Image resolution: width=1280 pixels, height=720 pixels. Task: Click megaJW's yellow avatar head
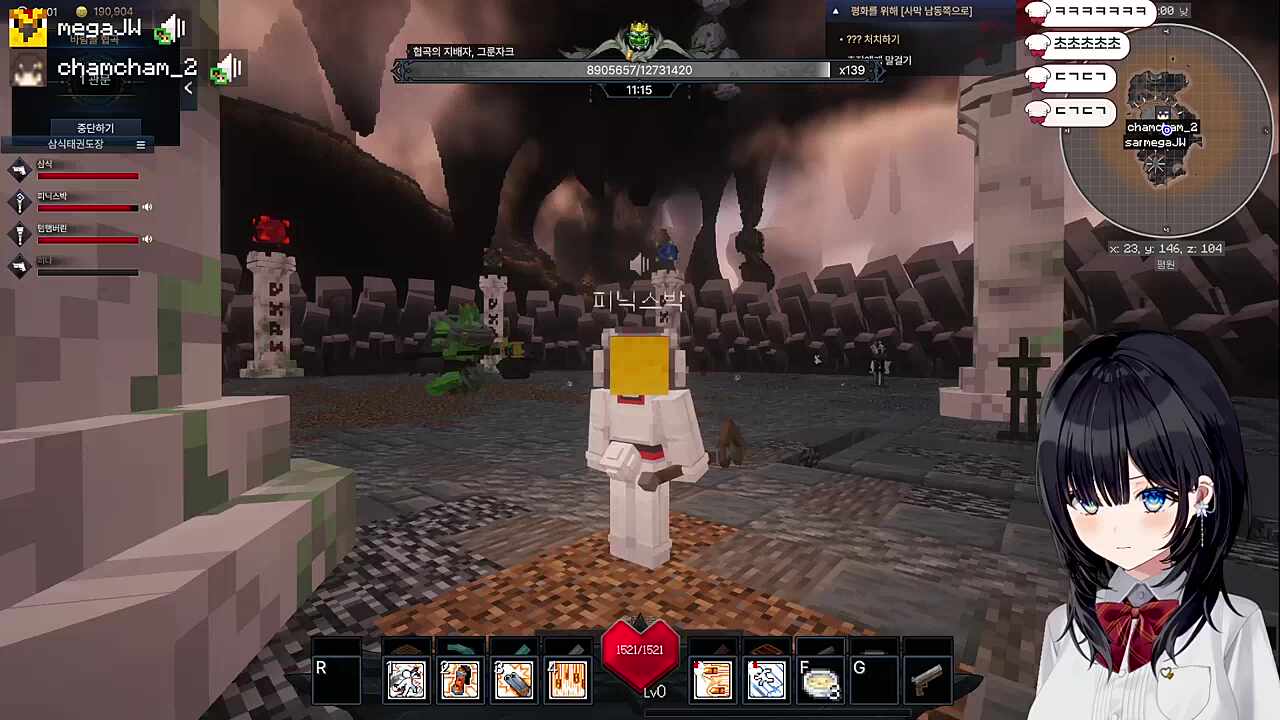tap(27, 28)
